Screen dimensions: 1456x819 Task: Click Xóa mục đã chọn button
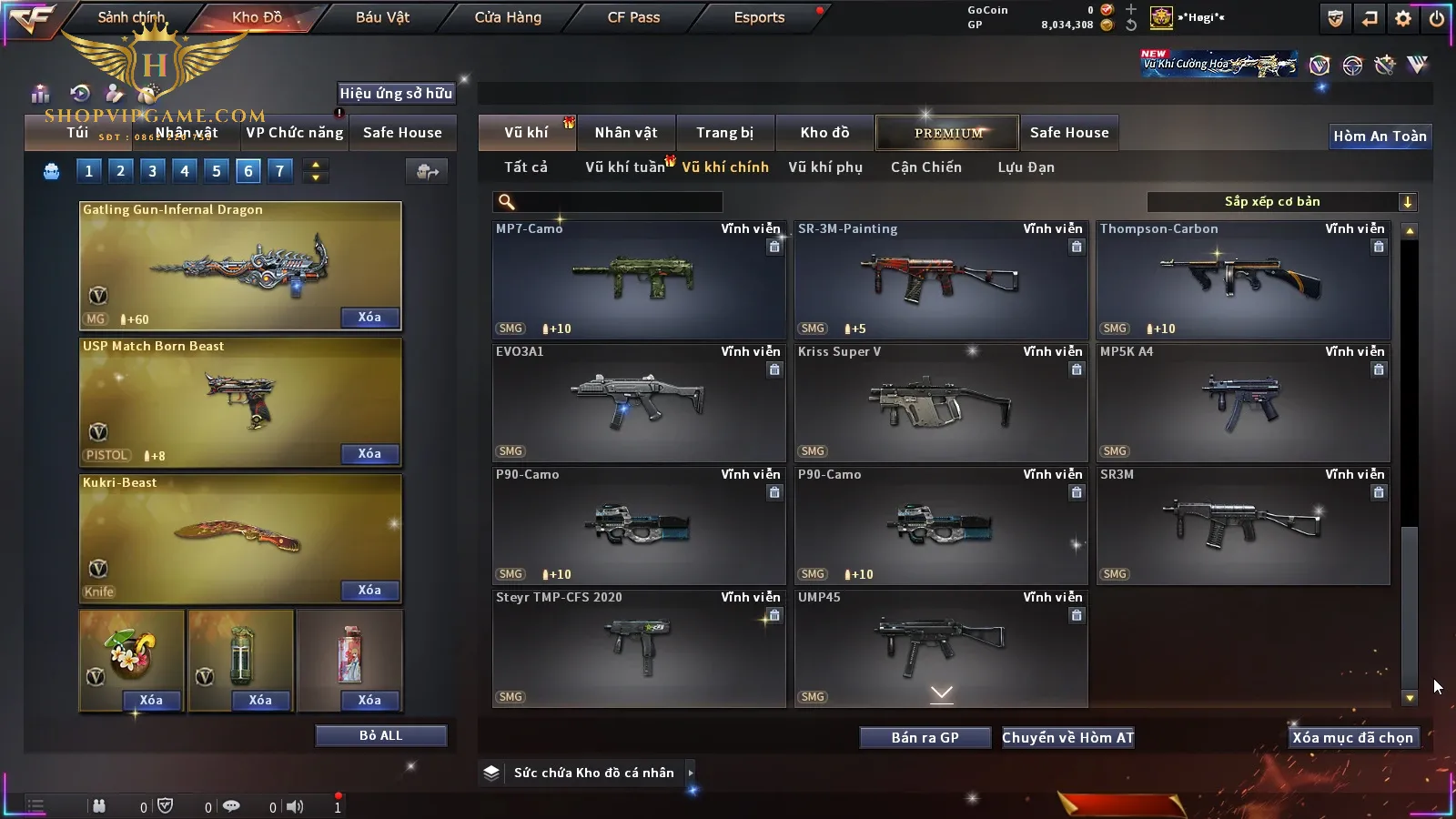click(1352, 738)
